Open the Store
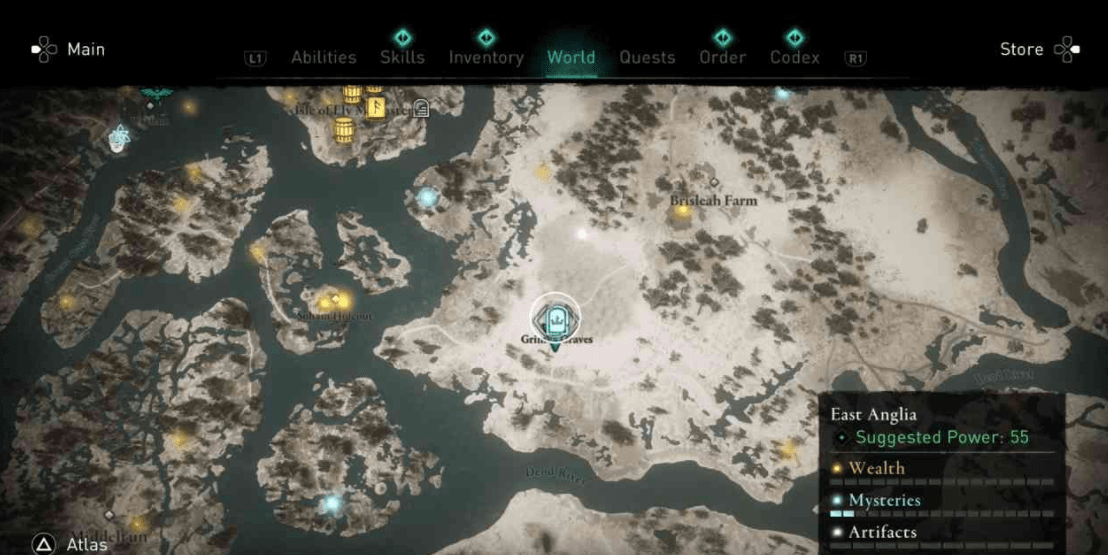This screenshot has height=555, width=1108. pos(1022,49)
